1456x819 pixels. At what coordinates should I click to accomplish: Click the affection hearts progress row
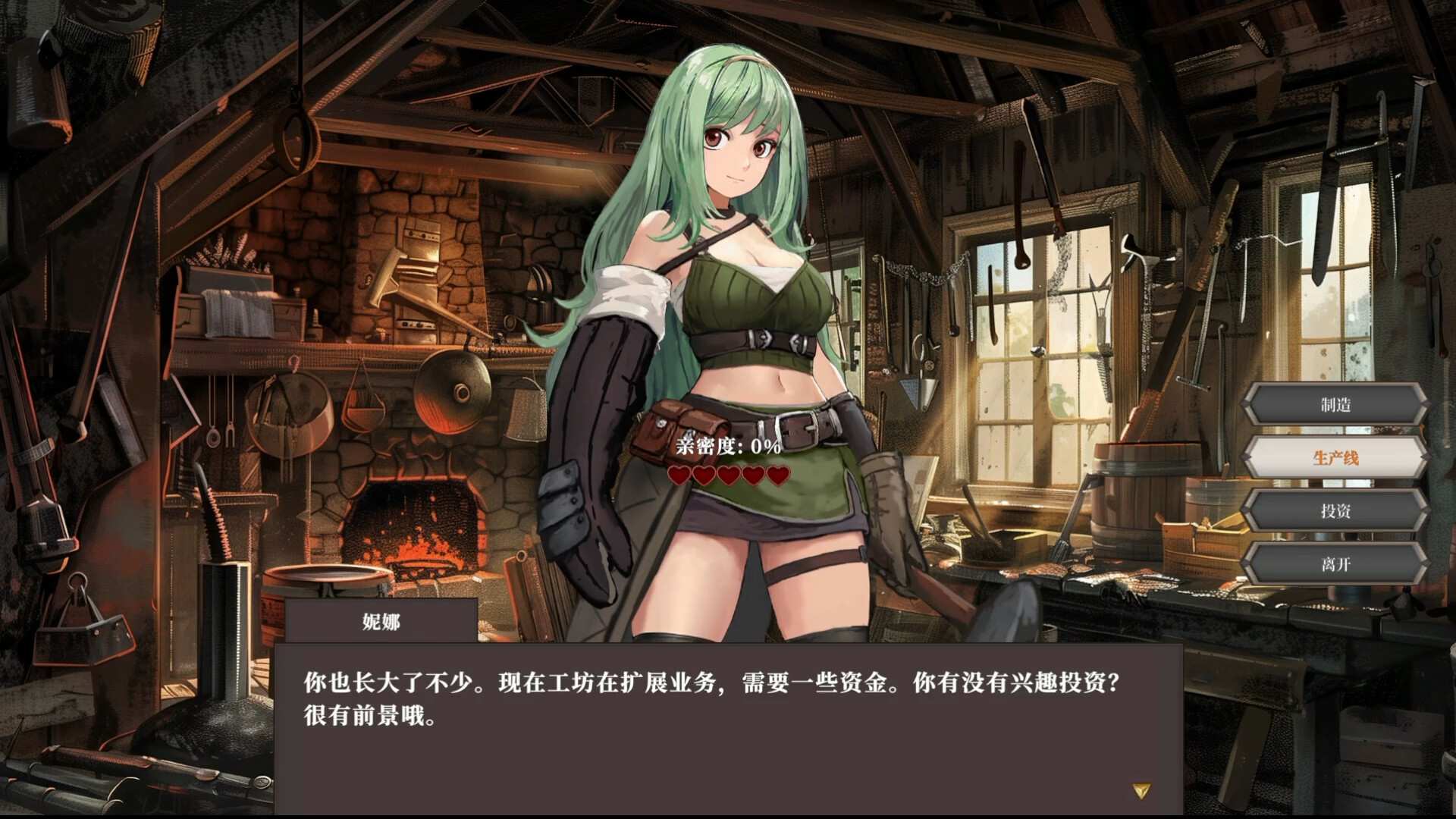coord(726,477)
